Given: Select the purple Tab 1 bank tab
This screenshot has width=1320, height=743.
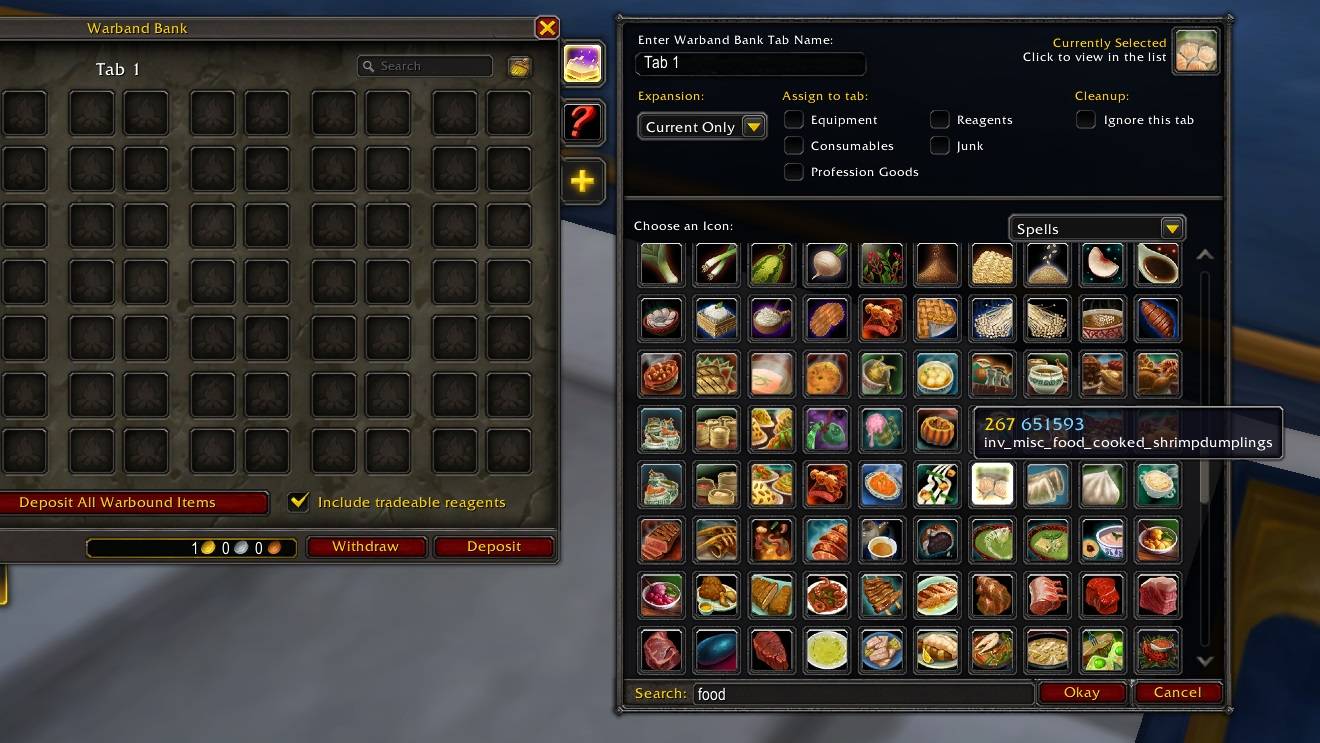Looking at the screenshot, I should [582, 64].
